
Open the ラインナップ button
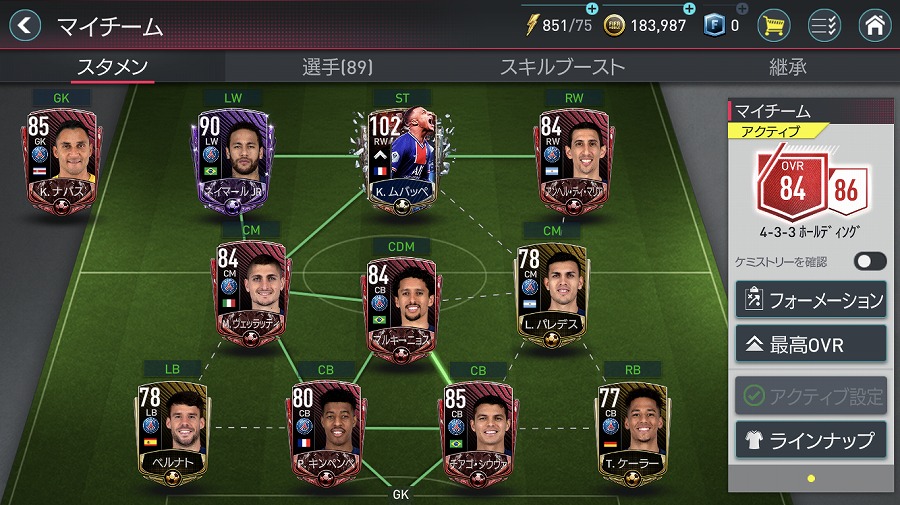(x=811, y=440)
